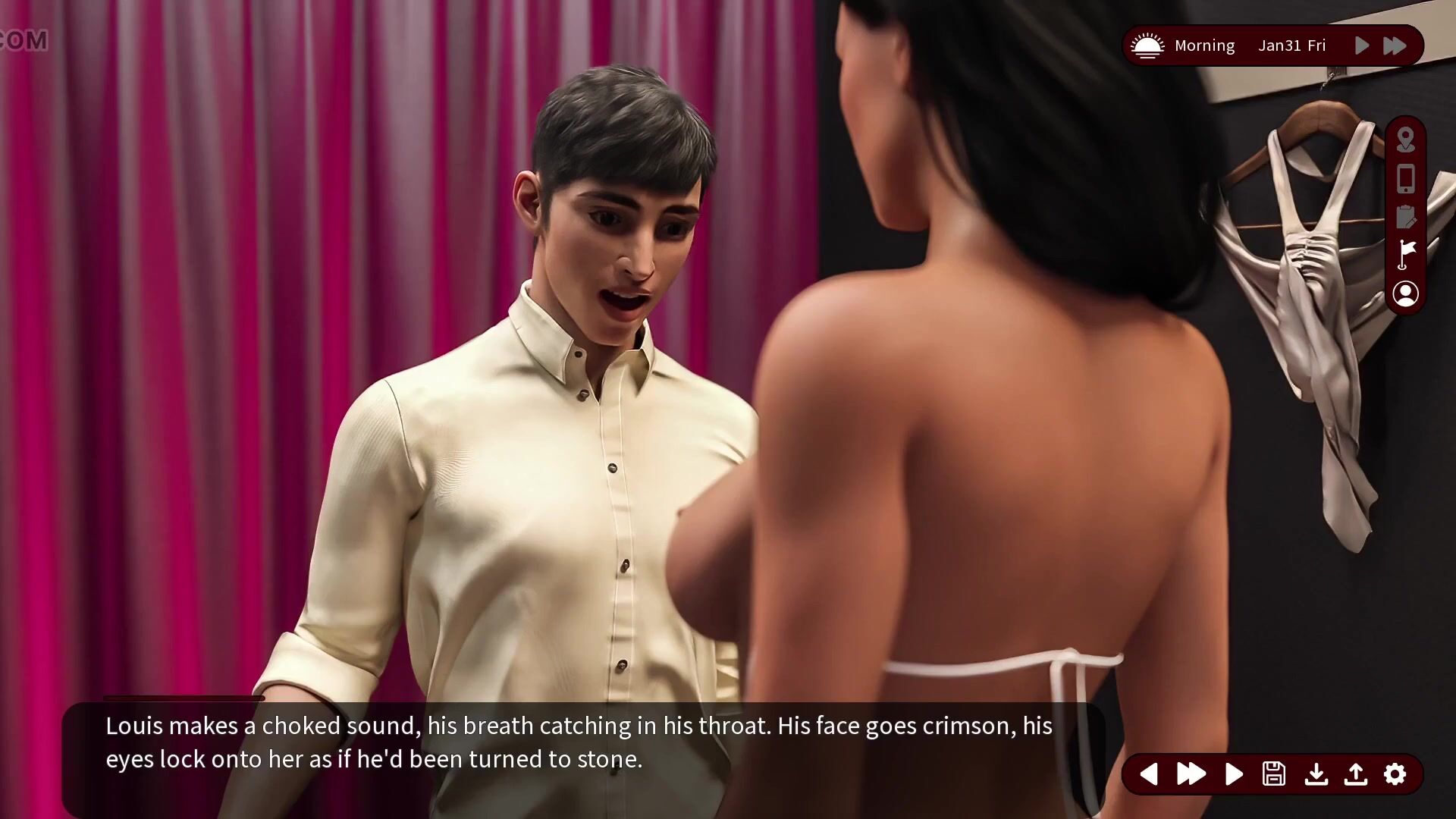
Task: Click the download arrow icon
Action: tap(1316, 773)
